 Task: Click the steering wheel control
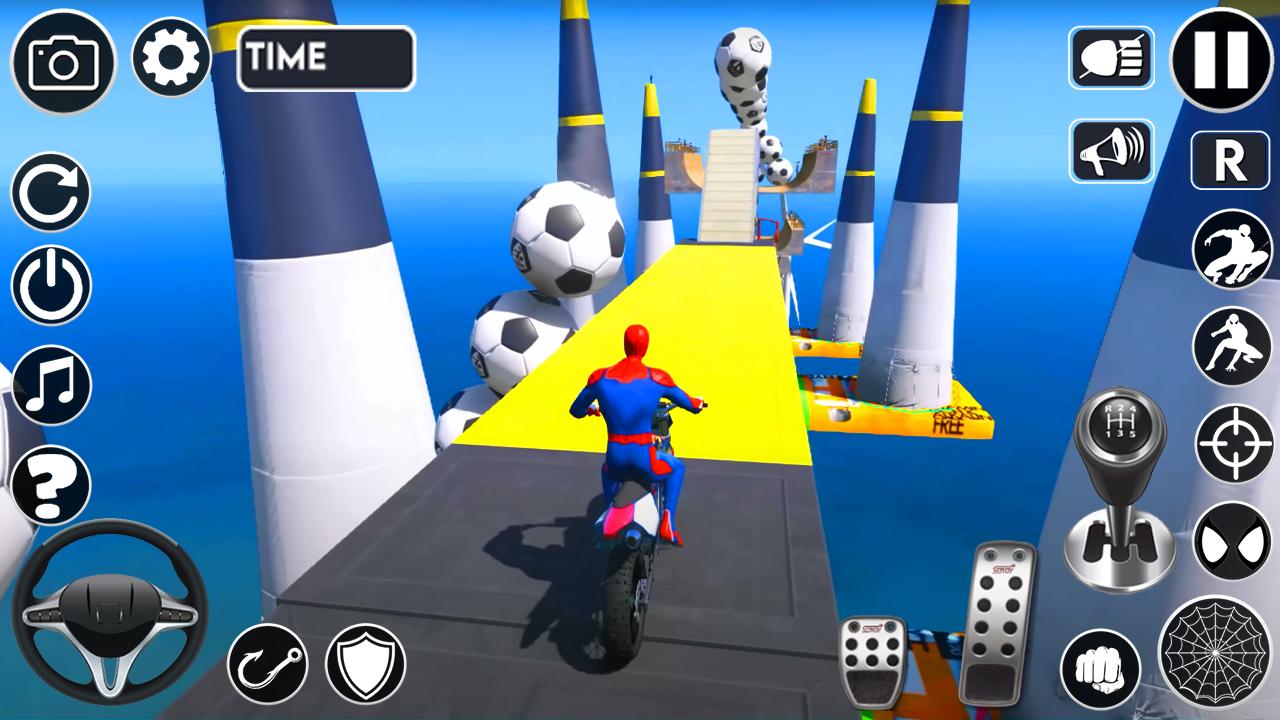click(110, 611)
